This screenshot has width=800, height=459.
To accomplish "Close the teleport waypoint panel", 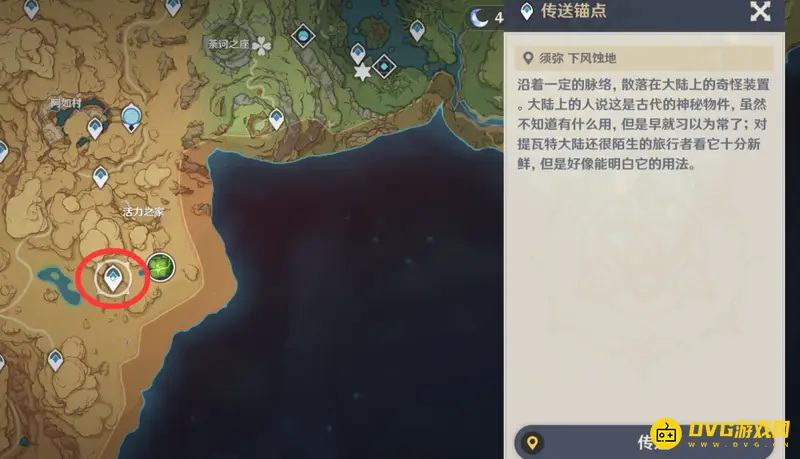I will 760,12.
